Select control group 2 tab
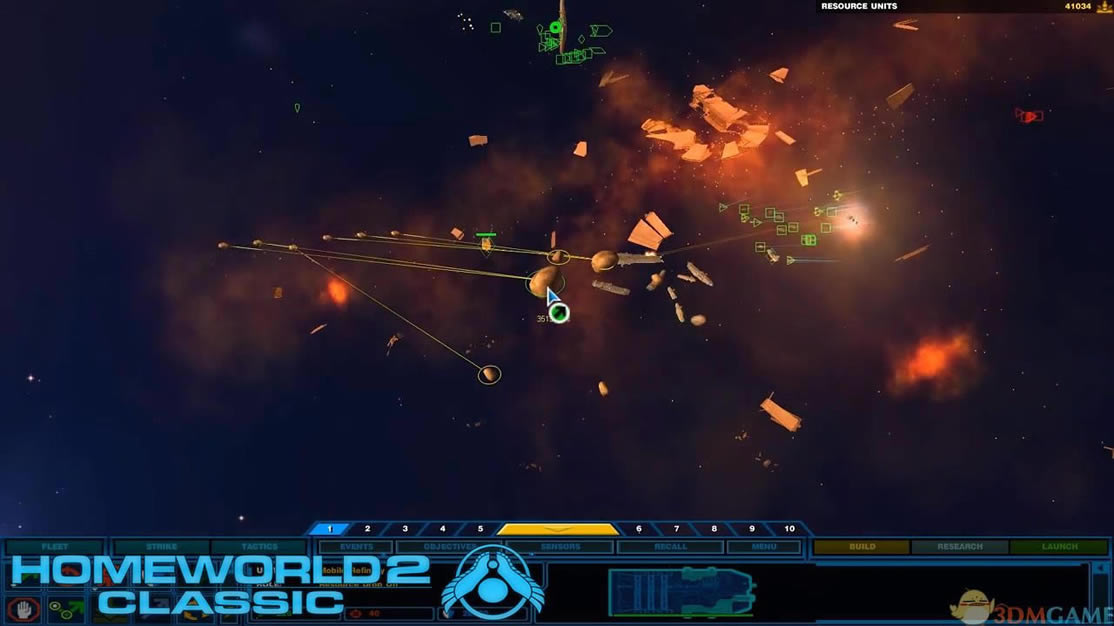 coord(367,529)
